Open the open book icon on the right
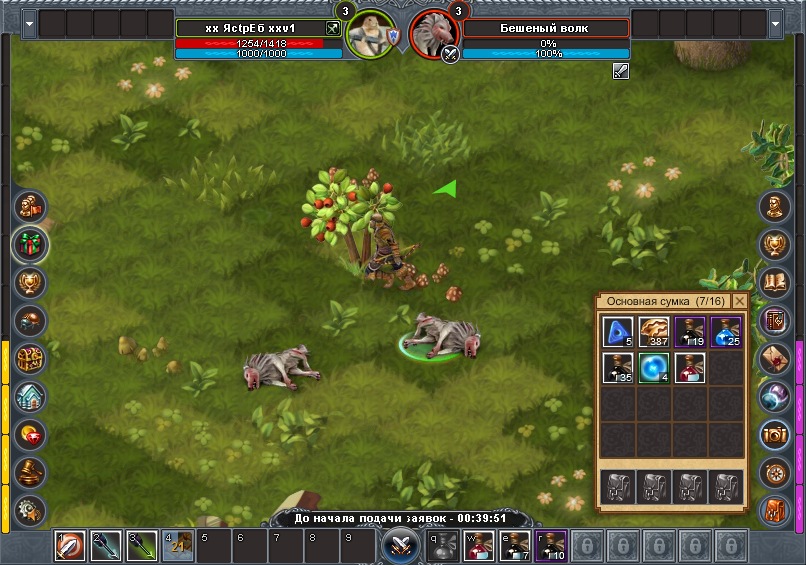This screenshot has width=806, height=565. pyautogui.click(x=775, y=283)
